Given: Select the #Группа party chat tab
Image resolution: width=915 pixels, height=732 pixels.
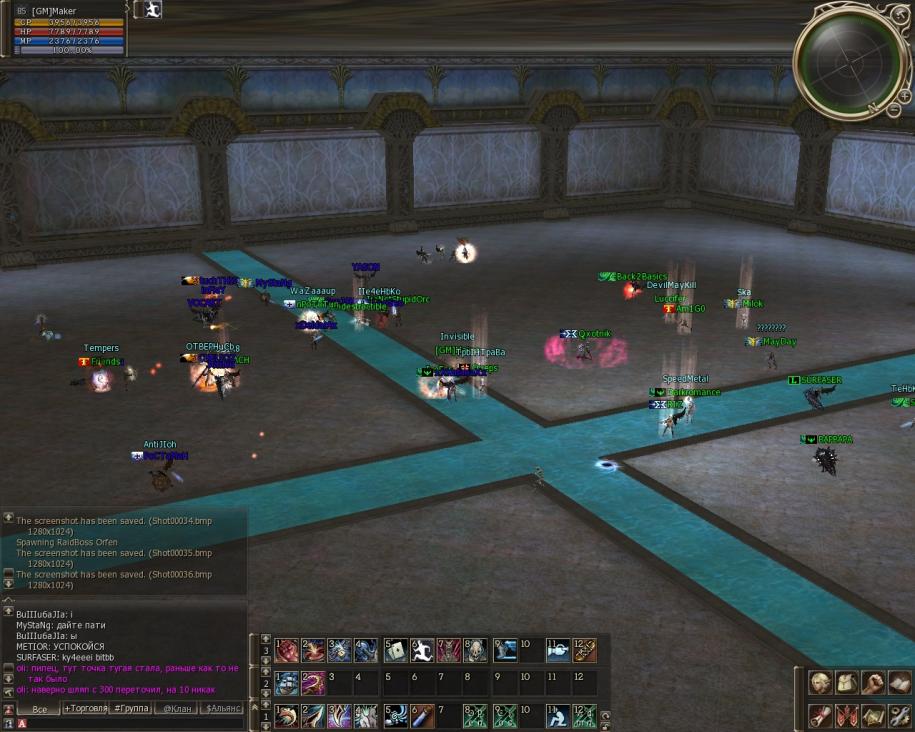Looking at the screenshot, I should pyautogui.click(x=131, y=709).
